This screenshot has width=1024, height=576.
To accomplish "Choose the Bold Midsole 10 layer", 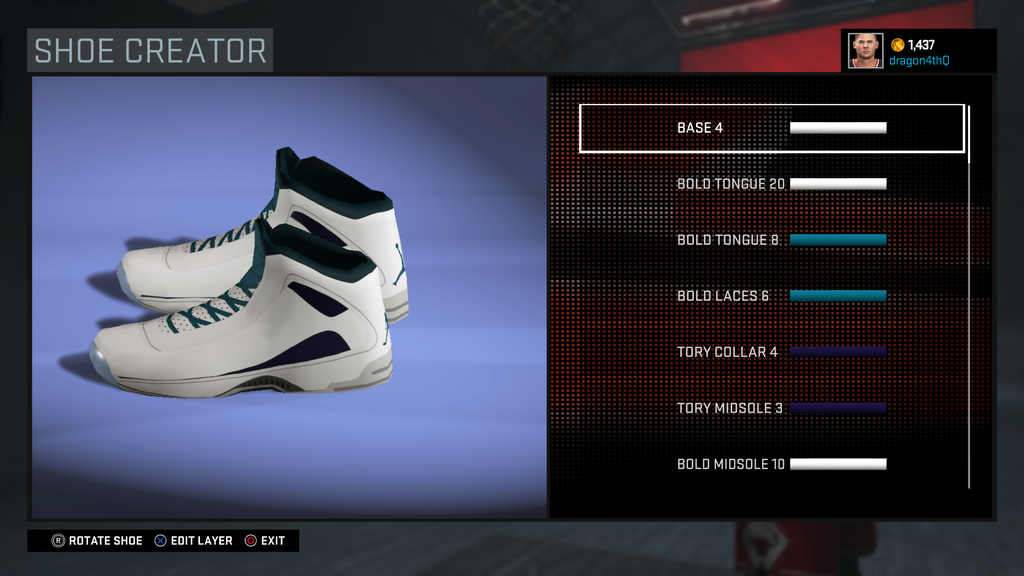I will [771, 464].
